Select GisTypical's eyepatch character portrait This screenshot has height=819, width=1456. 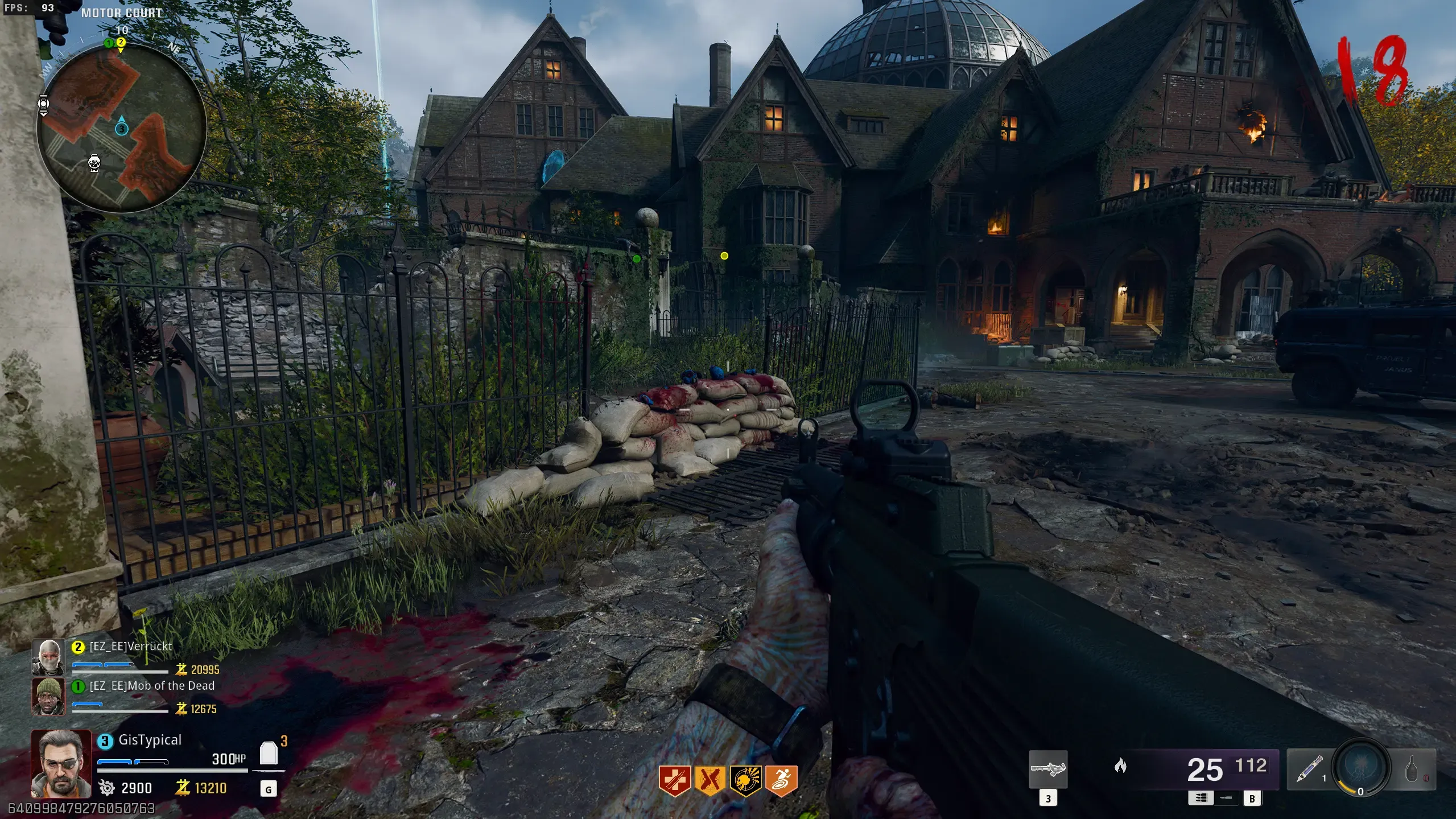61,764
